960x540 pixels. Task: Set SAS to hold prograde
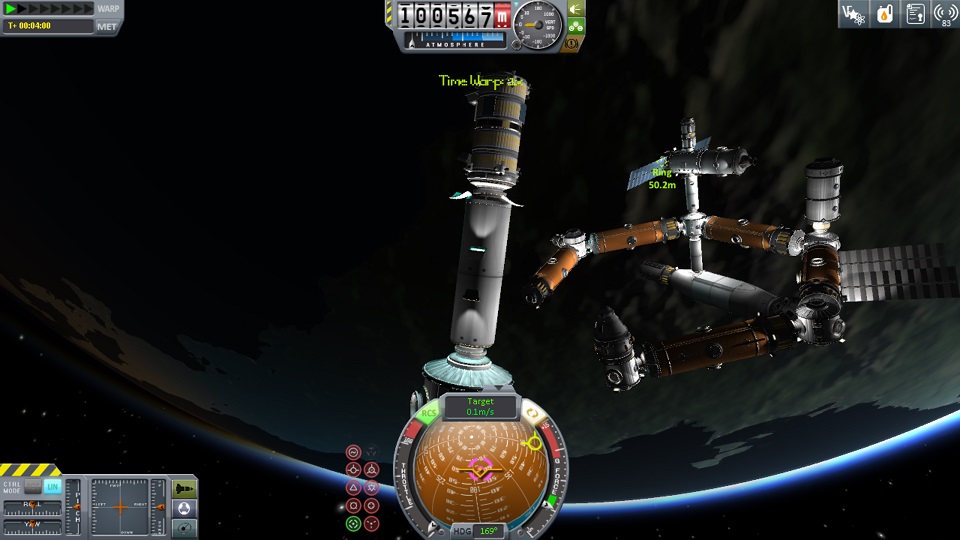[353, 469]
